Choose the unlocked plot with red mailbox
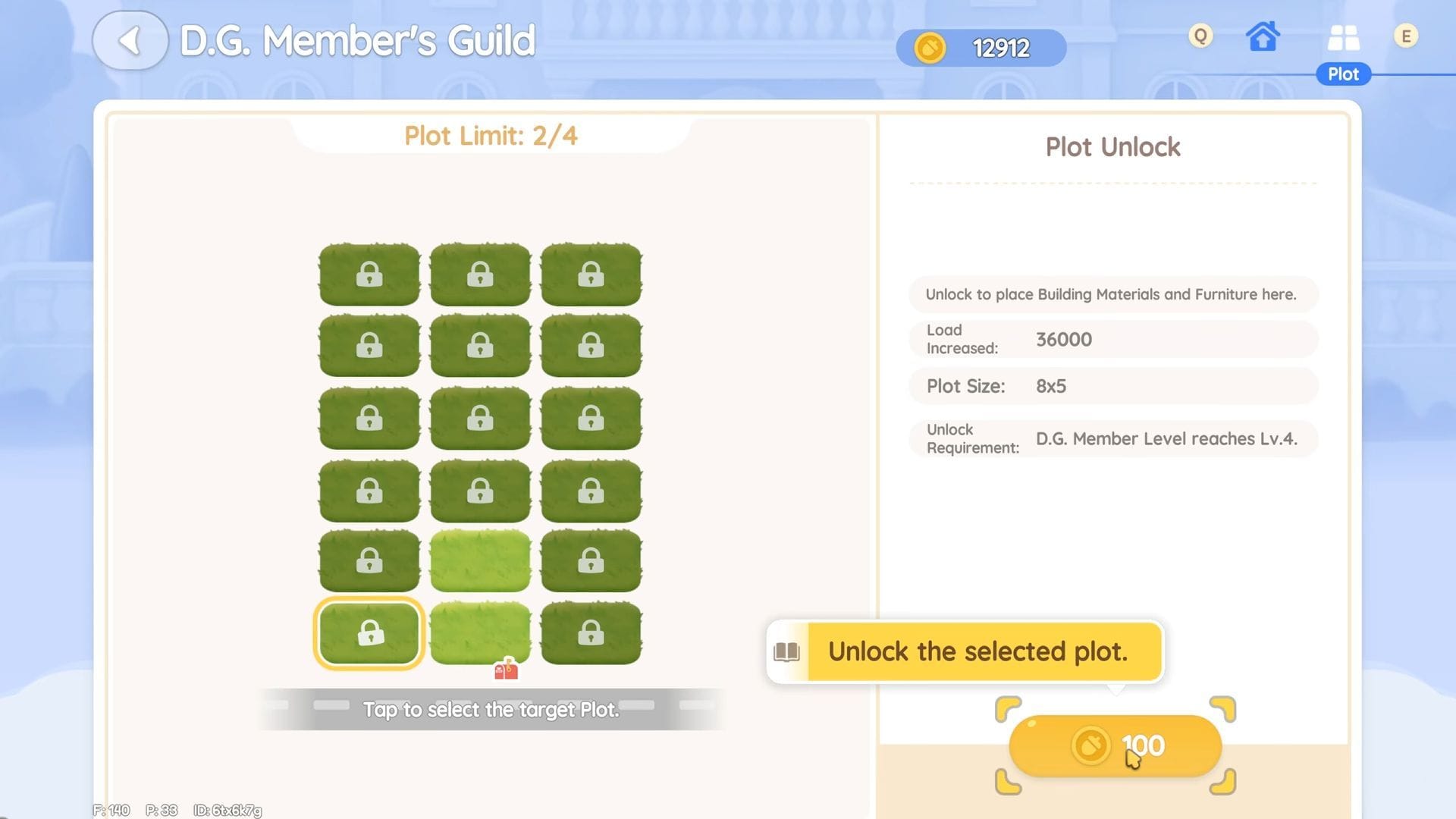Screen dimensions: 1456x819 coord(480,633)
